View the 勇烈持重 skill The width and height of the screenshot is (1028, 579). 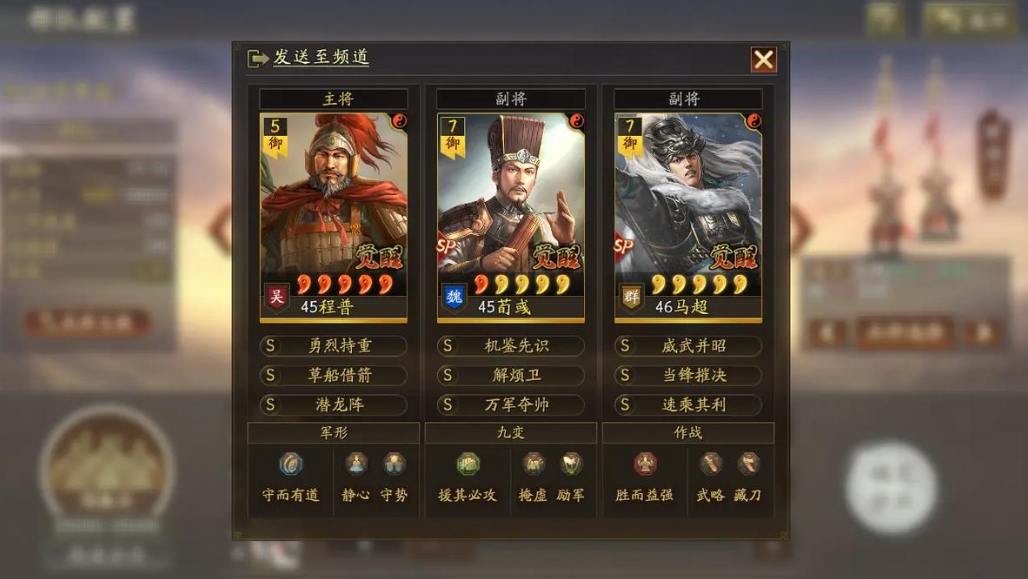333,346
